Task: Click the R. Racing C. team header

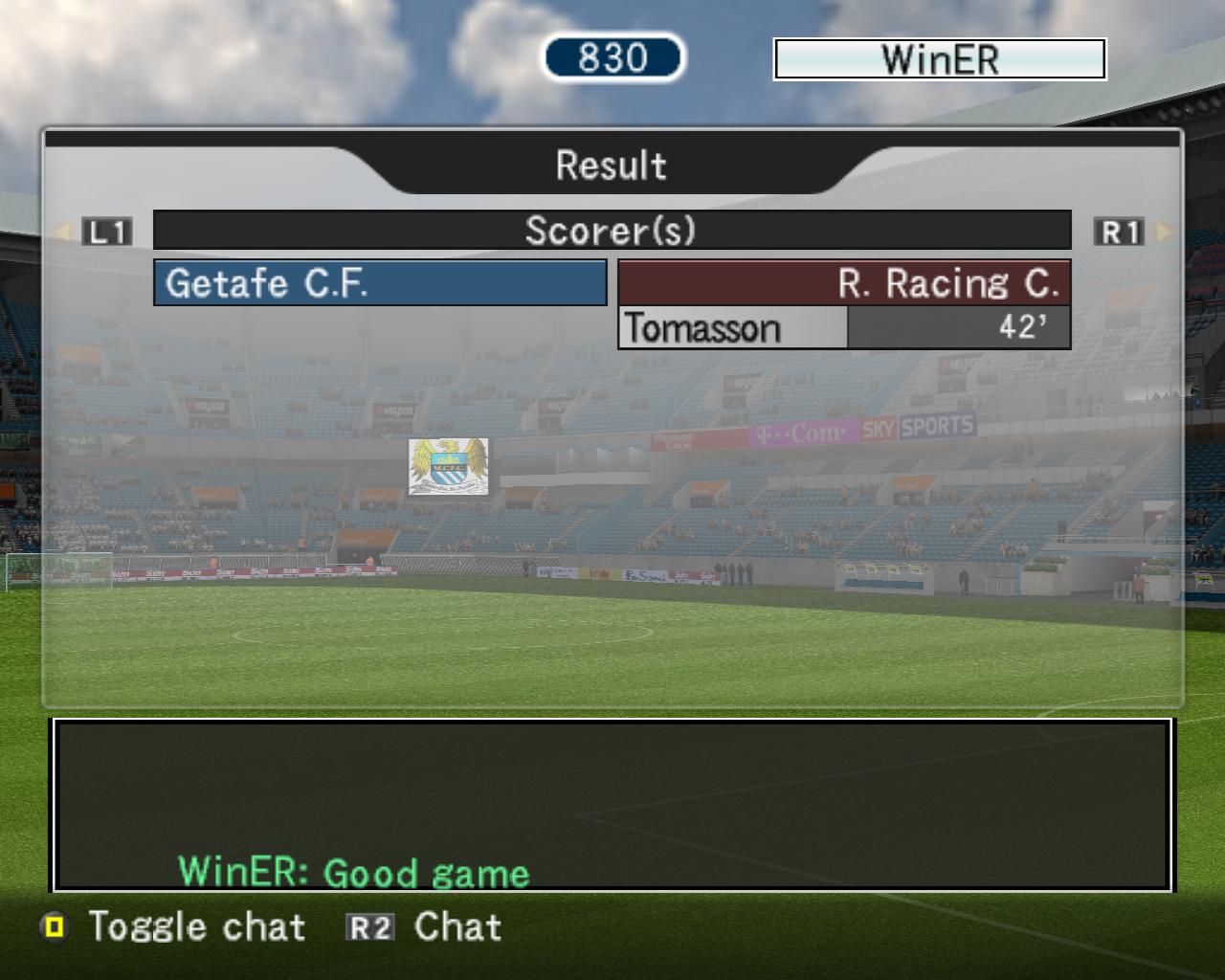Action: point(844,283)
